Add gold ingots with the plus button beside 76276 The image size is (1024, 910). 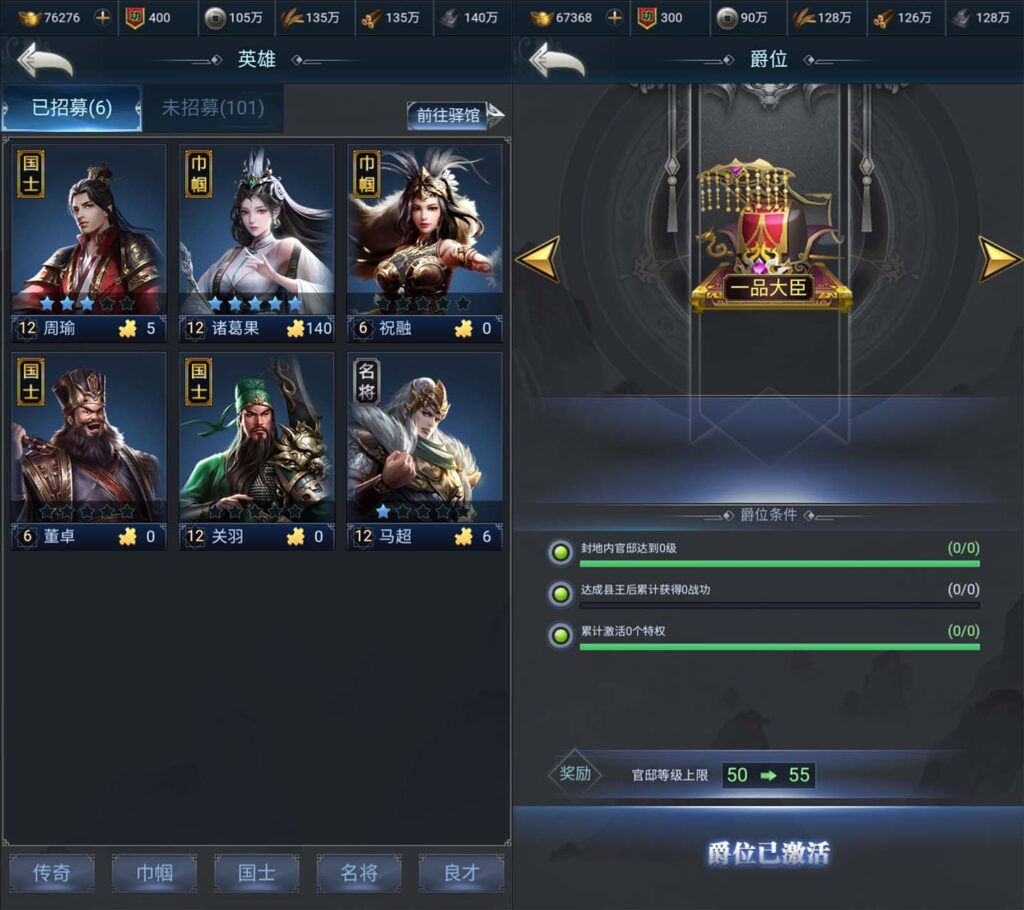[x=103, y=17]
